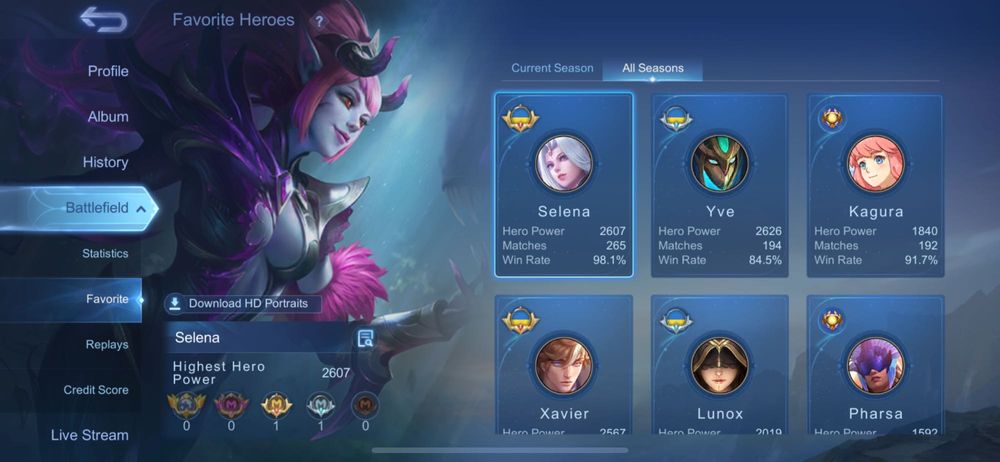Open the Album section
Viewport: 1000px width, 462px height.
click(108, 117)
